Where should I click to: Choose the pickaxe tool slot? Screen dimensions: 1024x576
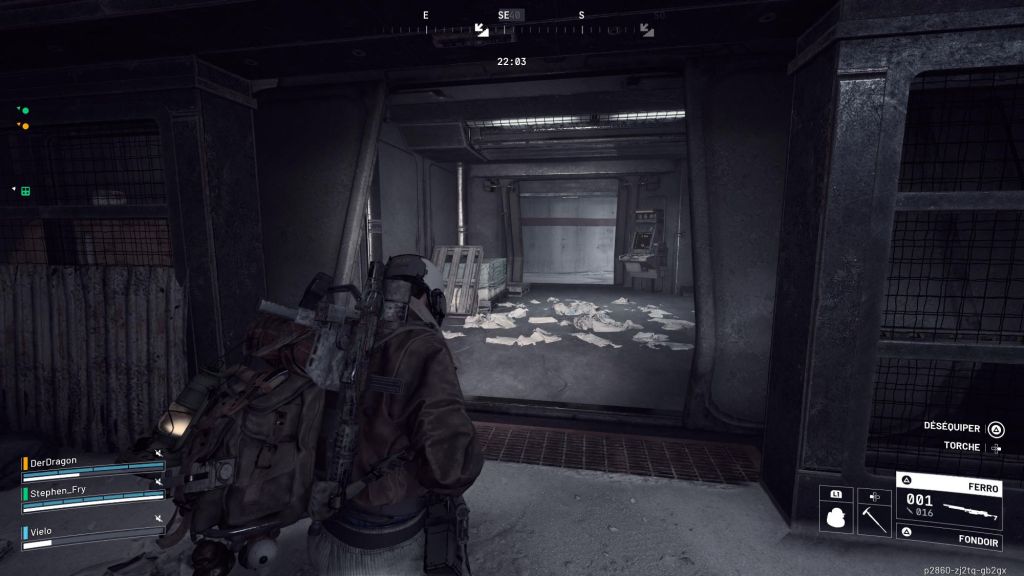point(874,517)
